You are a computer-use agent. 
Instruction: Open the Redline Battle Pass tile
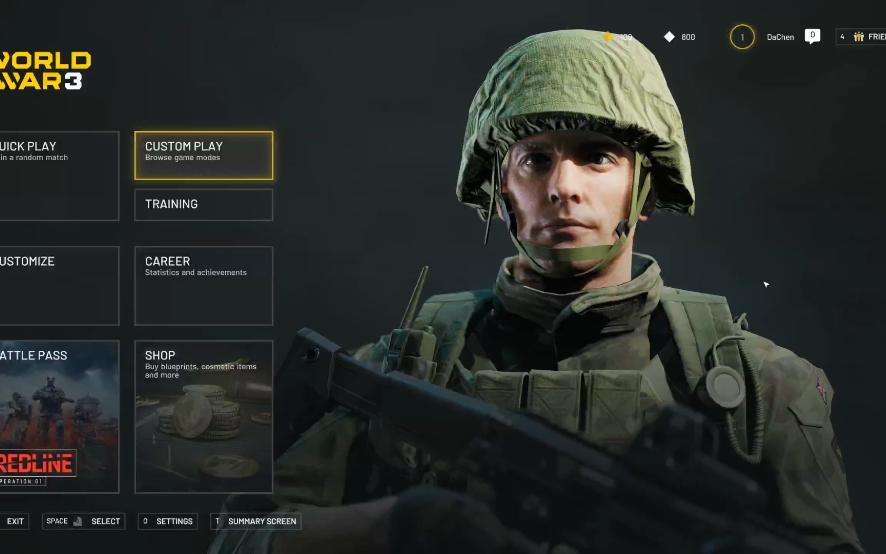click(x=58, y=416)
